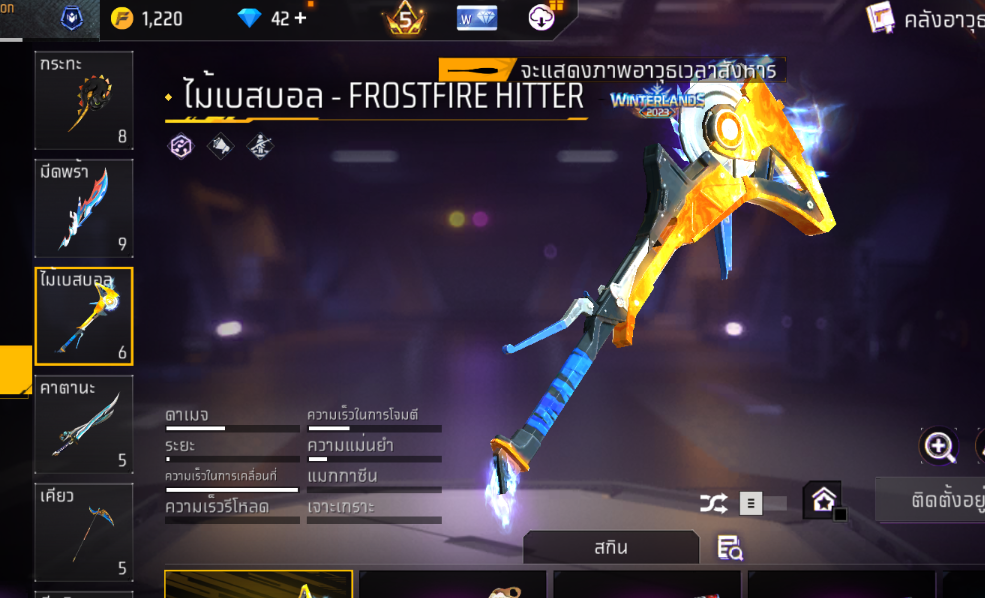Image resolution: width=985 pixels, height=598 pixels.
Task: Select the เคียว weapon category
Action: click(84, 532)
